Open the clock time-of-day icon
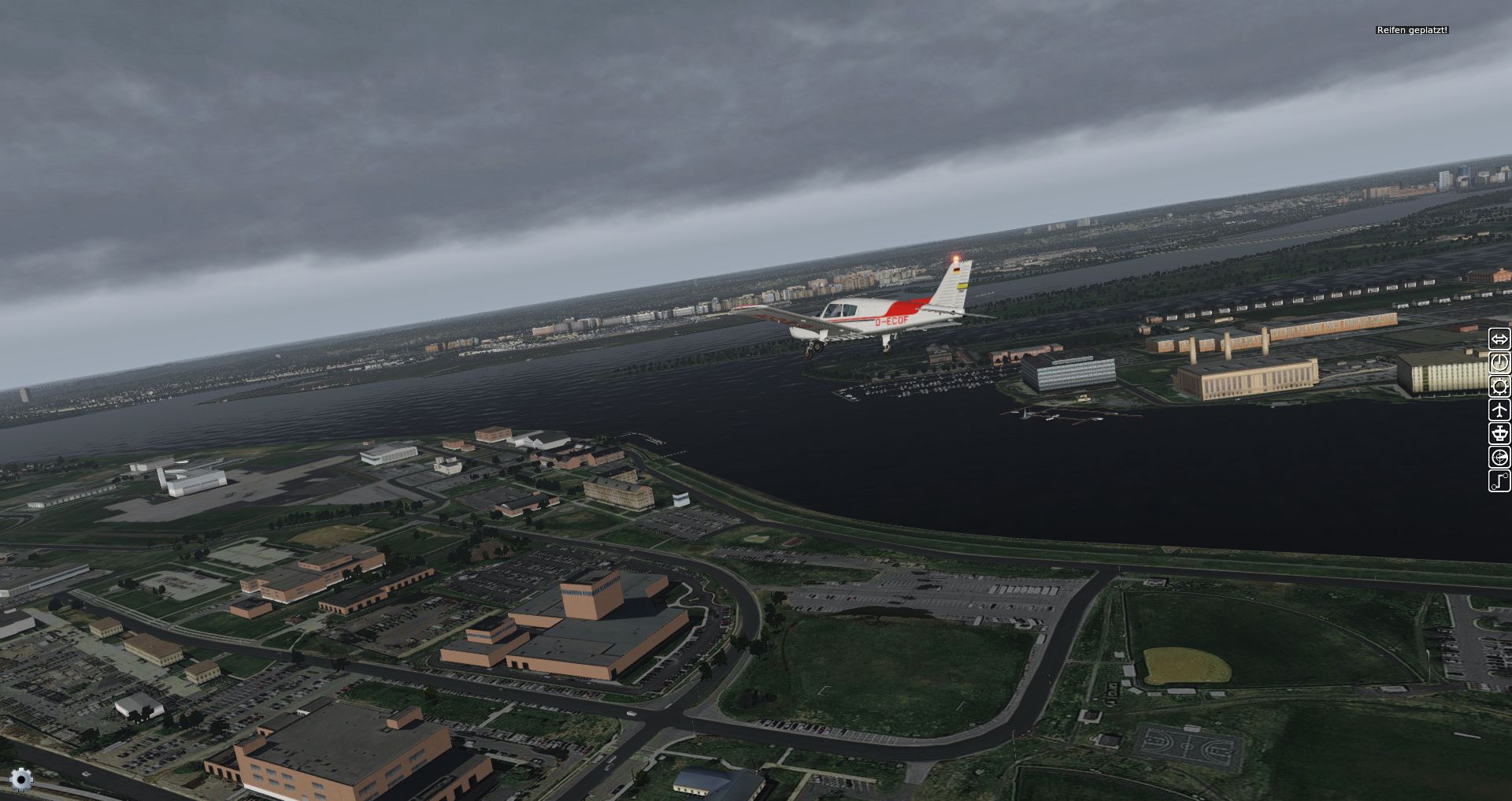This screenshot has width=1512, height=801. (1499, 363)
